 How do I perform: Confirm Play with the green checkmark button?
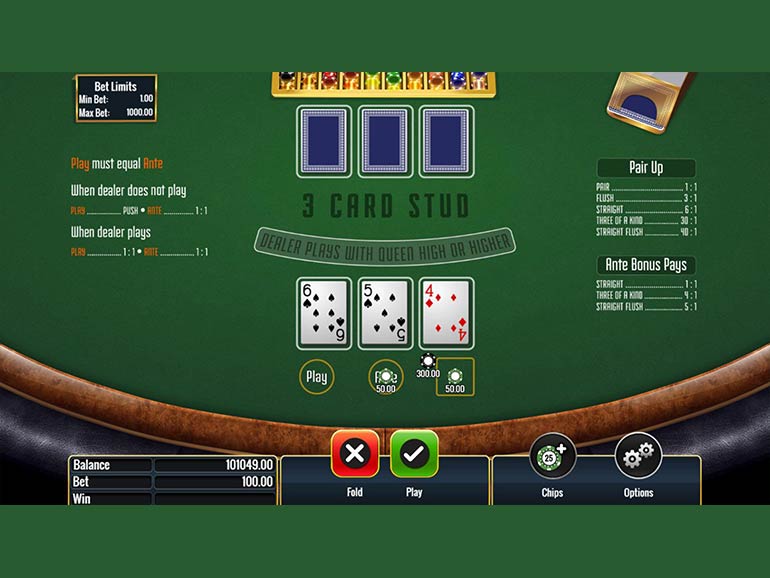(414, 455)
